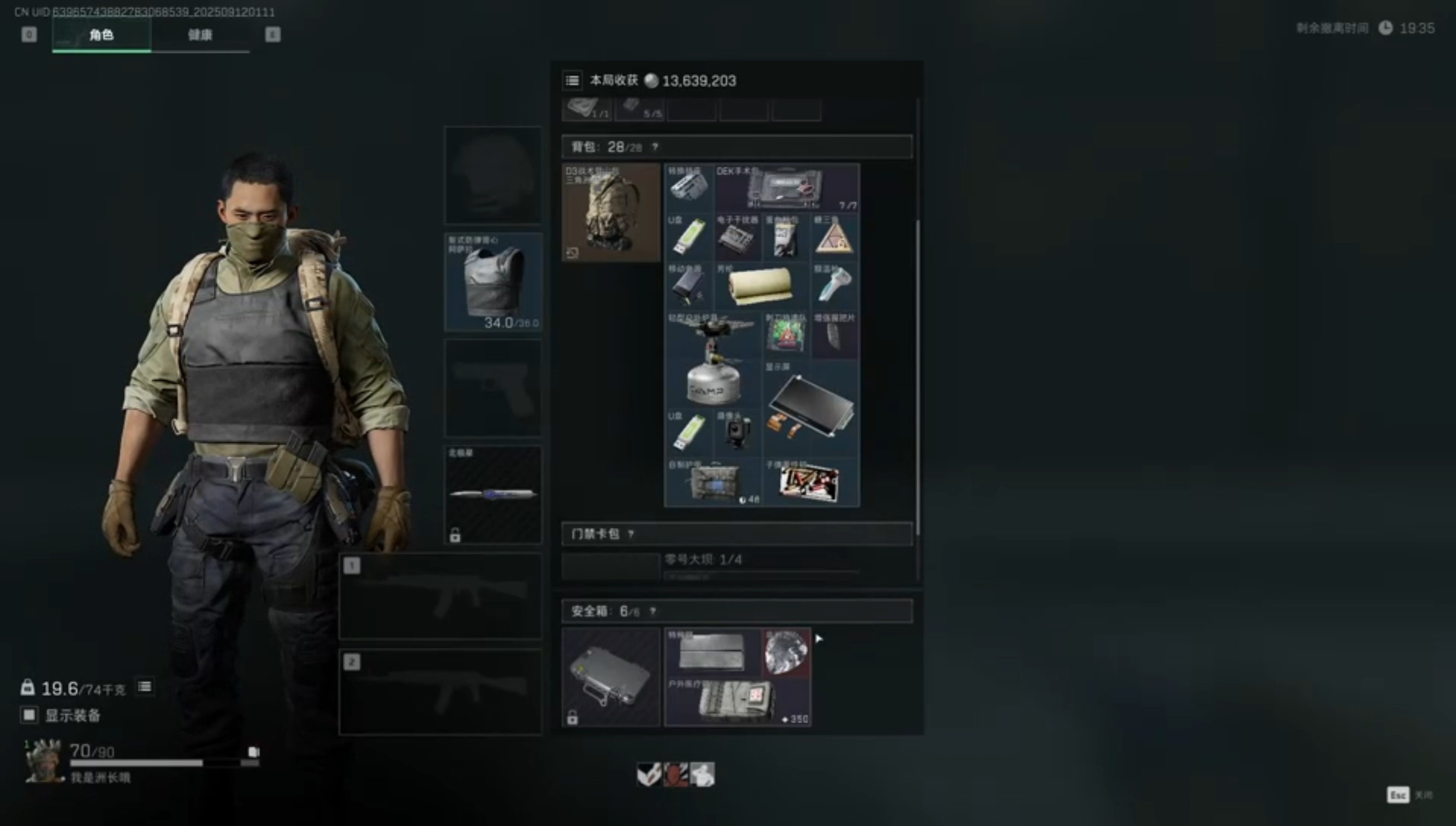Switch to the 健康 health tab

pos(200,35)
